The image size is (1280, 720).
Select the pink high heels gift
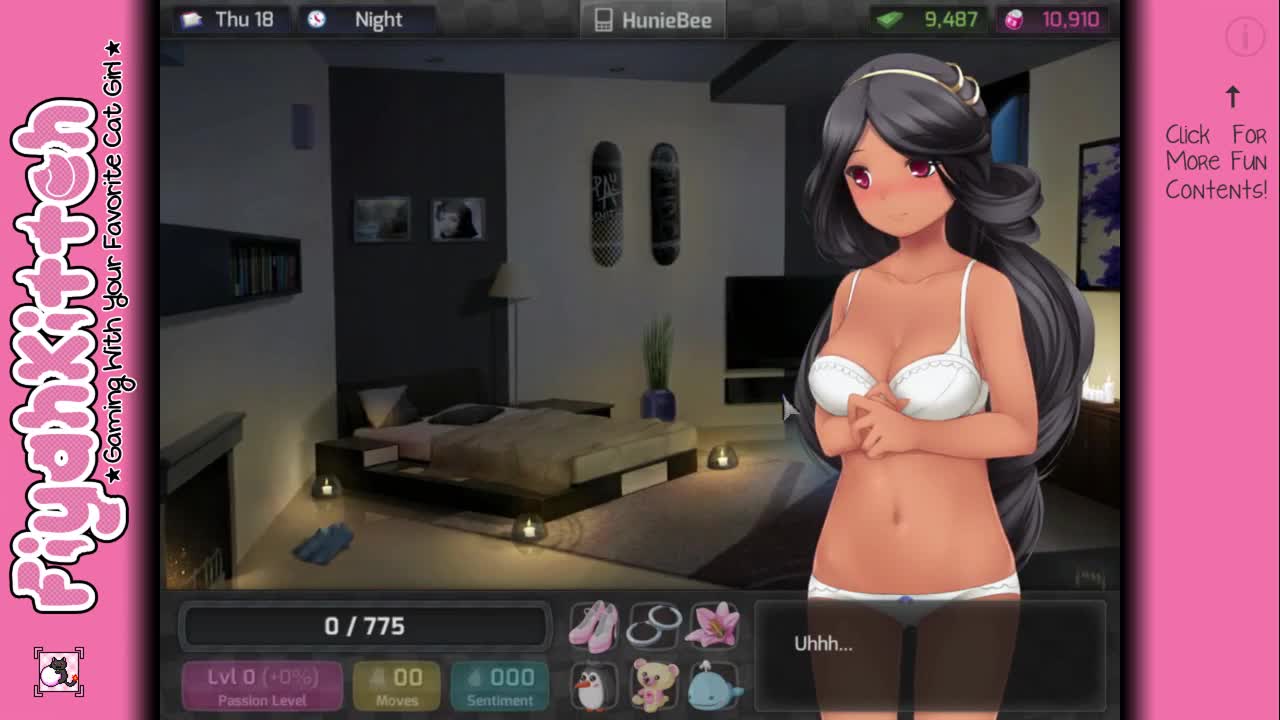(x=594, y=625)
